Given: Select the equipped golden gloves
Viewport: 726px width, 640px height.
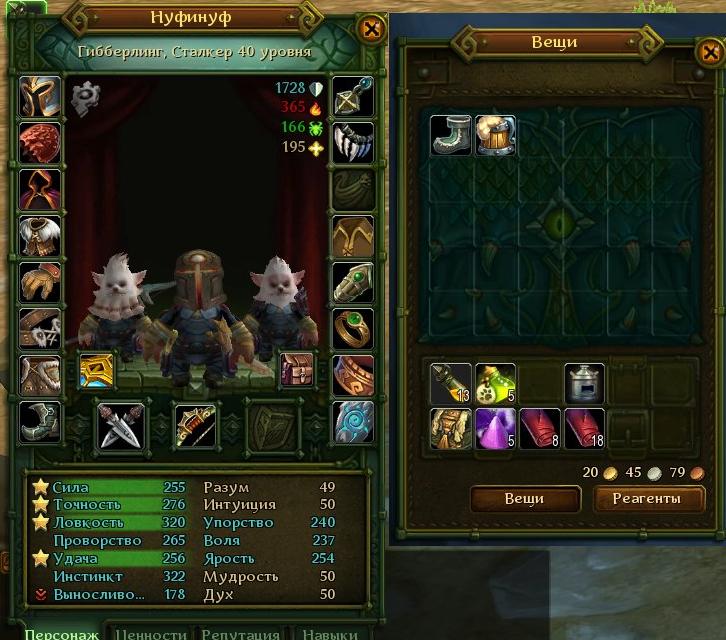Looking at the screenshot, I should 40,283.
